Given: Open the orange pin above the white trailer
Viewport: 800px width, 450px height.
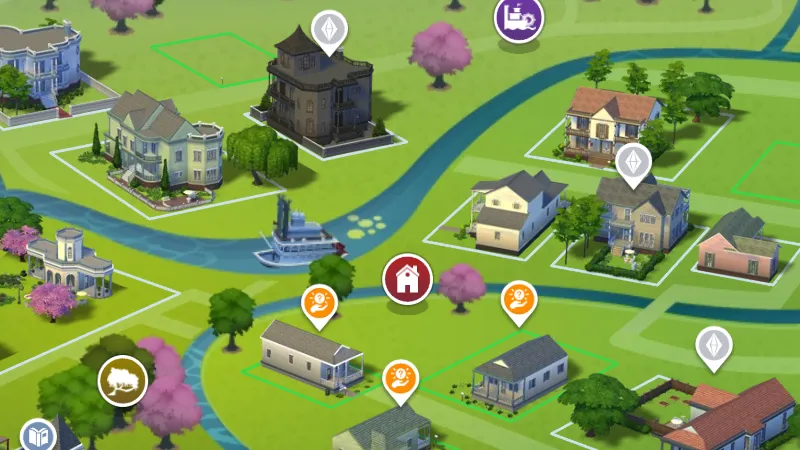Looking at the screenshot, I should point(319,303).
